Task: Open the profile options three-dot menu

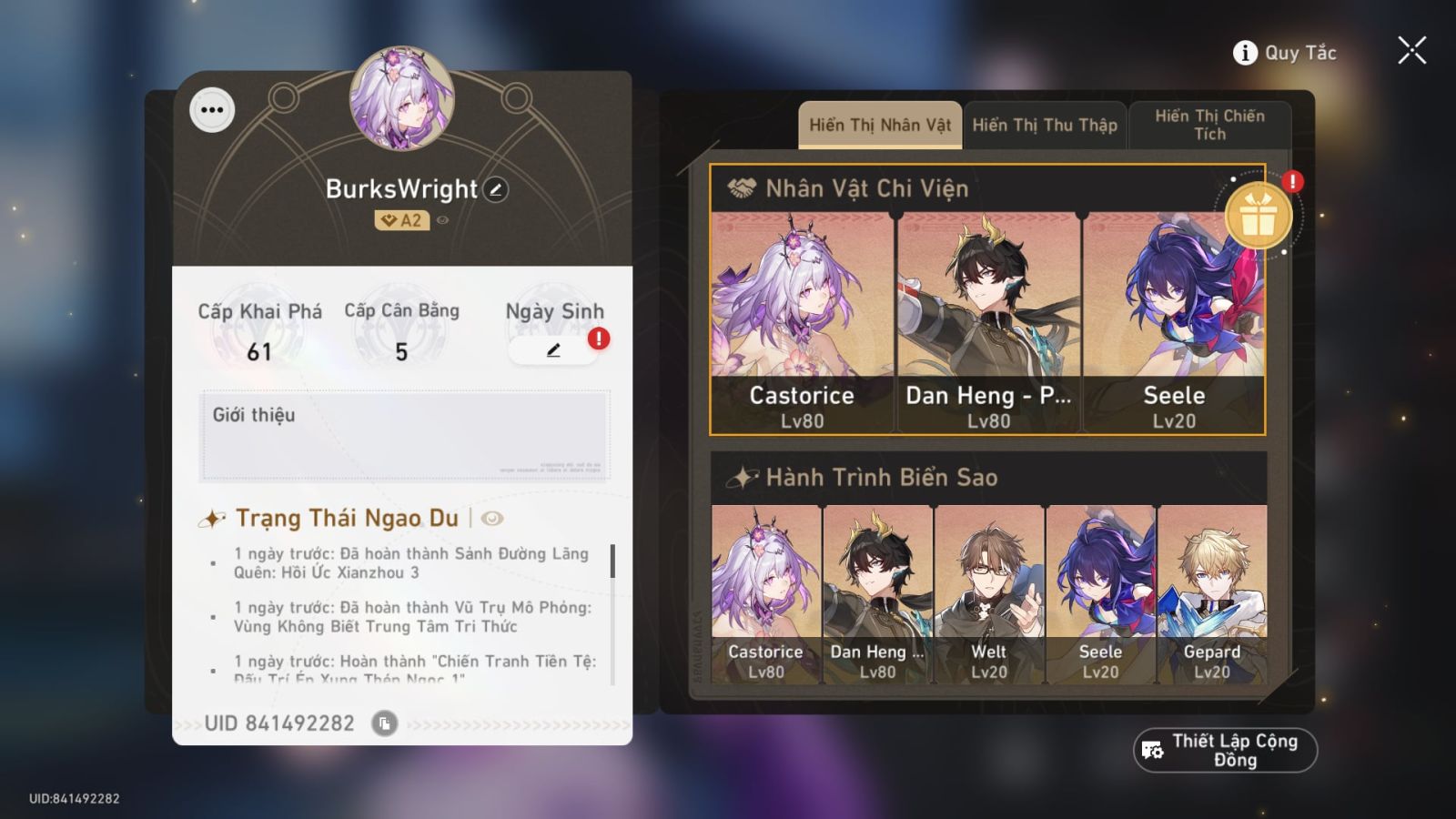Action: pyautogui.click(x=214, y=110)
